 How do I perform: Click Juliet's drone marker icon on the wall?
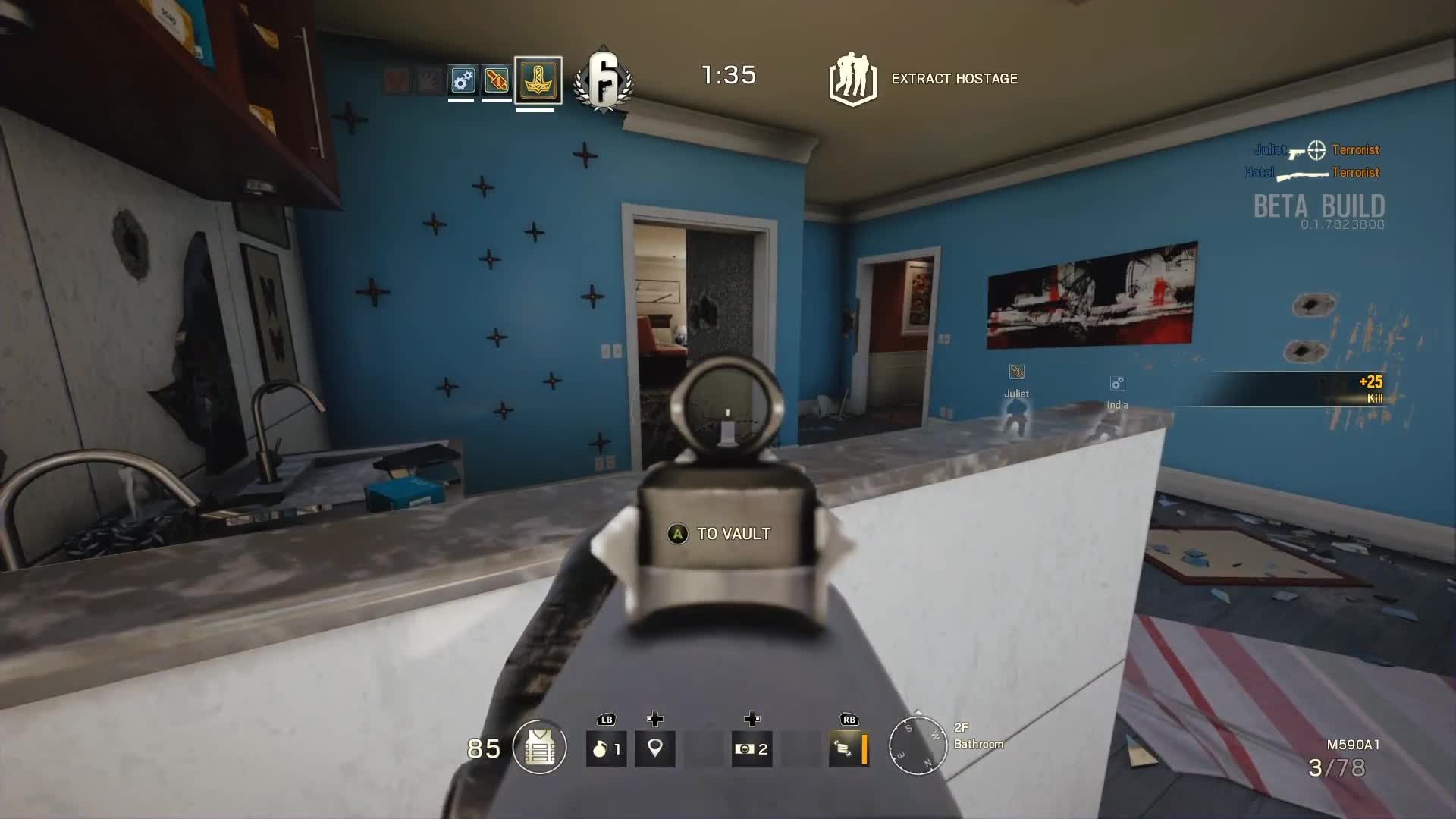pos(1016,372)
